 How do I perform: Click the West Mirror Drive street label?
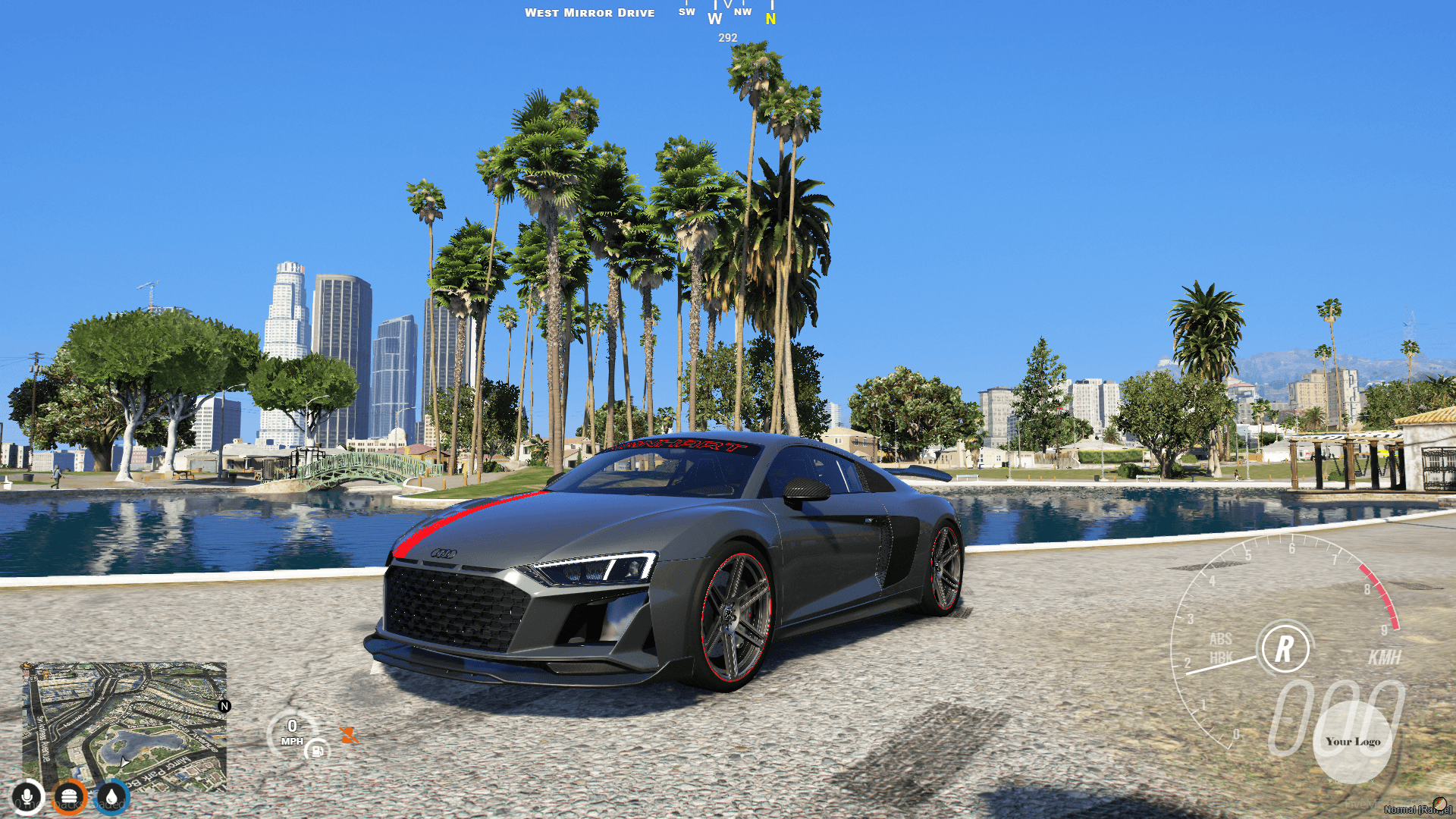(591, 12)
